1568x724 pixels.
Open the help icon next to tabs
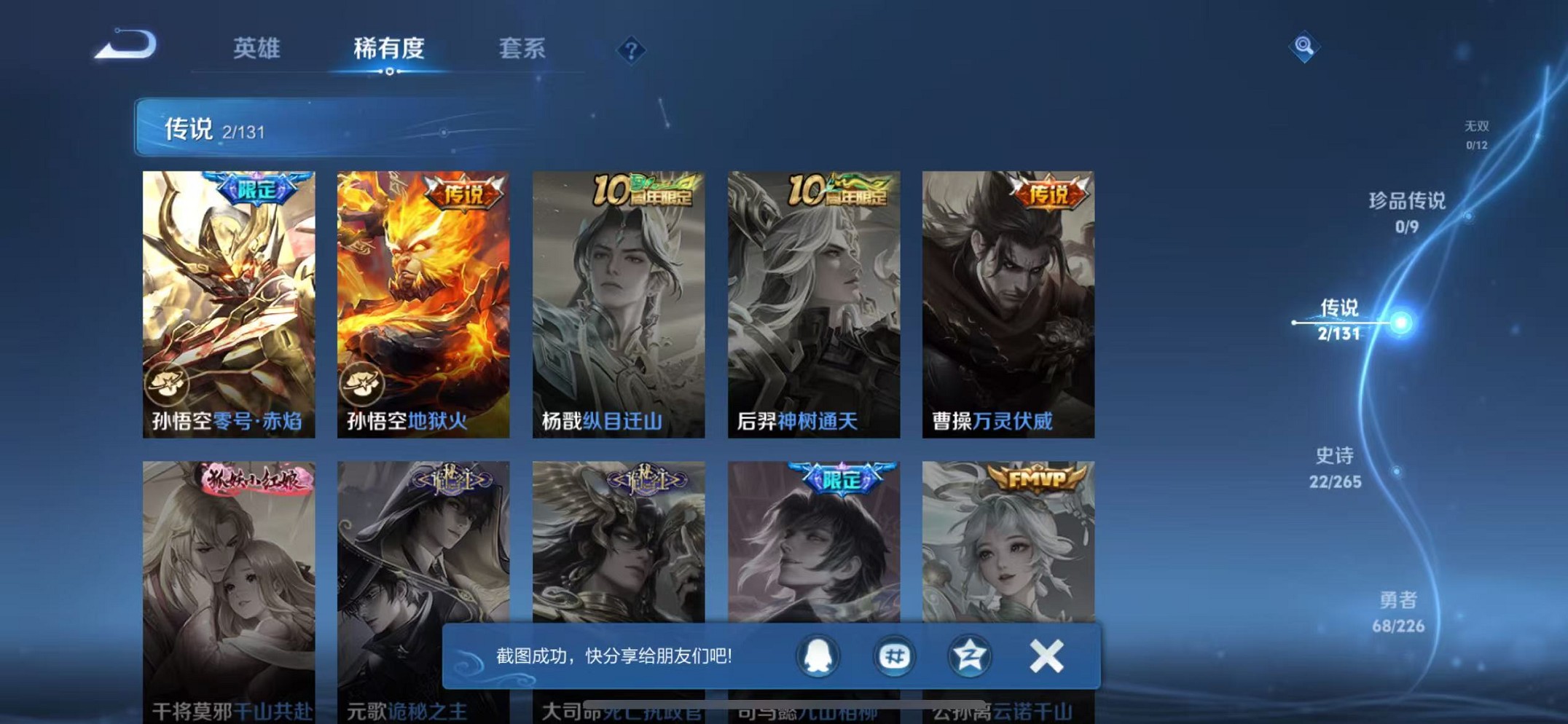pyautogui.click(x=630, y=49)
